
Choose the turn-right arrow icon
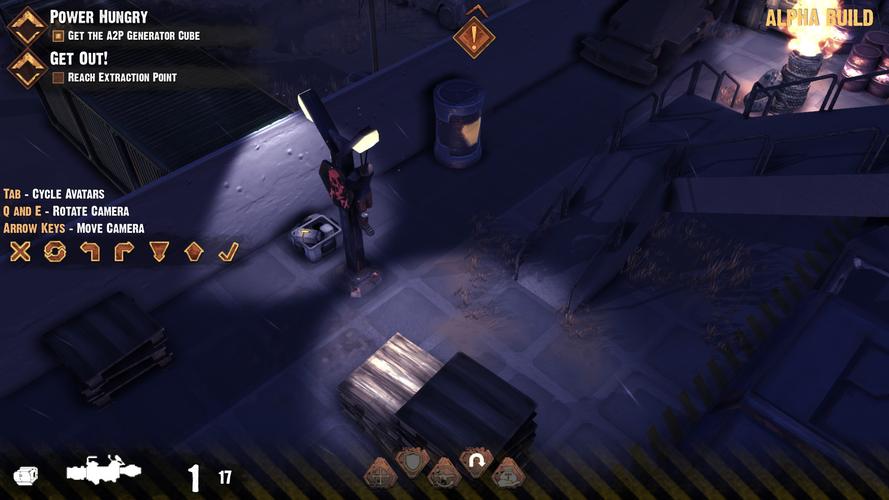(124, 251)
